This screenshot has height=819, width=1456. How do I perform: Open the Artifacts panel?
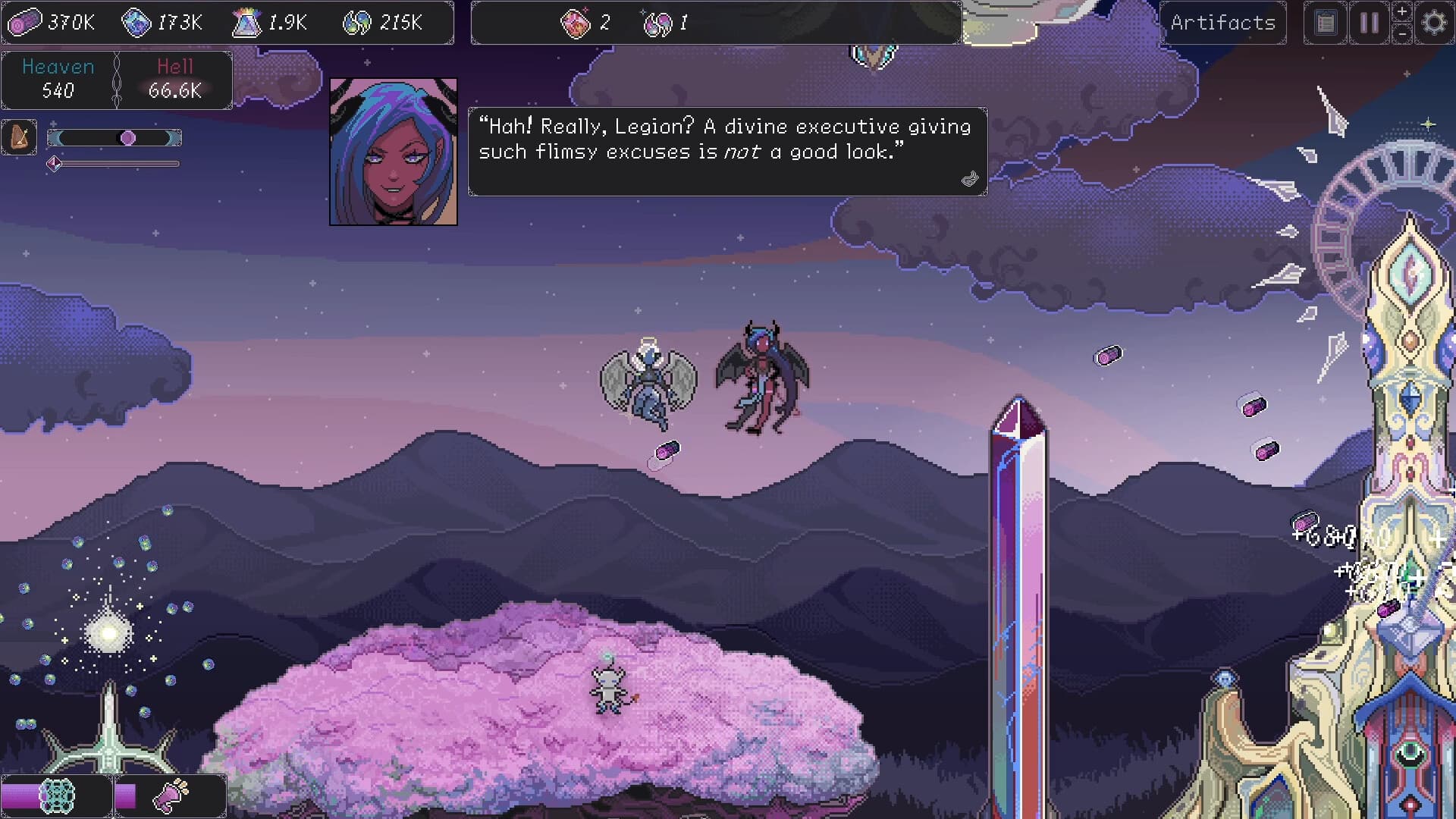(x=1223, y=22)
